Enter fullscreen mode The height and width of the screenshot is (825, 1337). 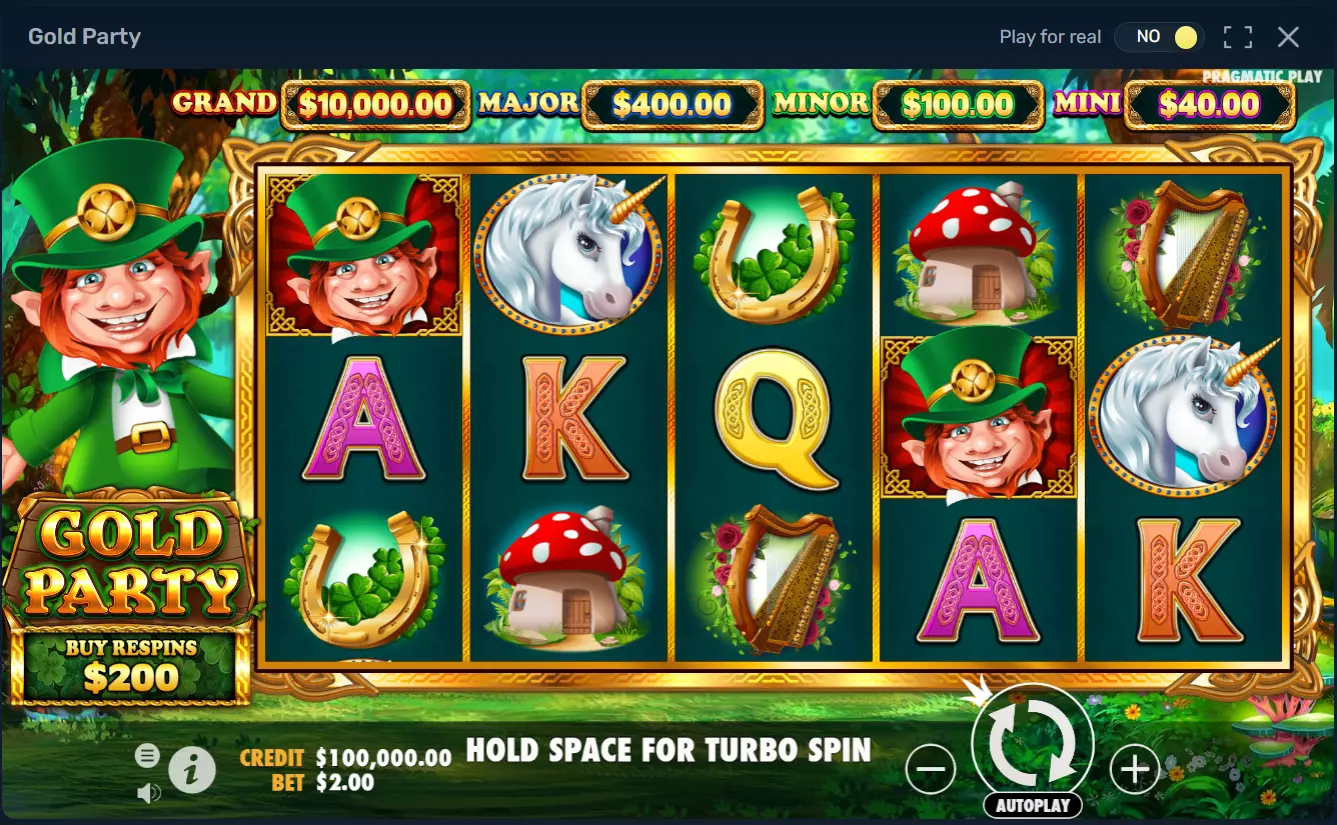(x=1238, y=36)
